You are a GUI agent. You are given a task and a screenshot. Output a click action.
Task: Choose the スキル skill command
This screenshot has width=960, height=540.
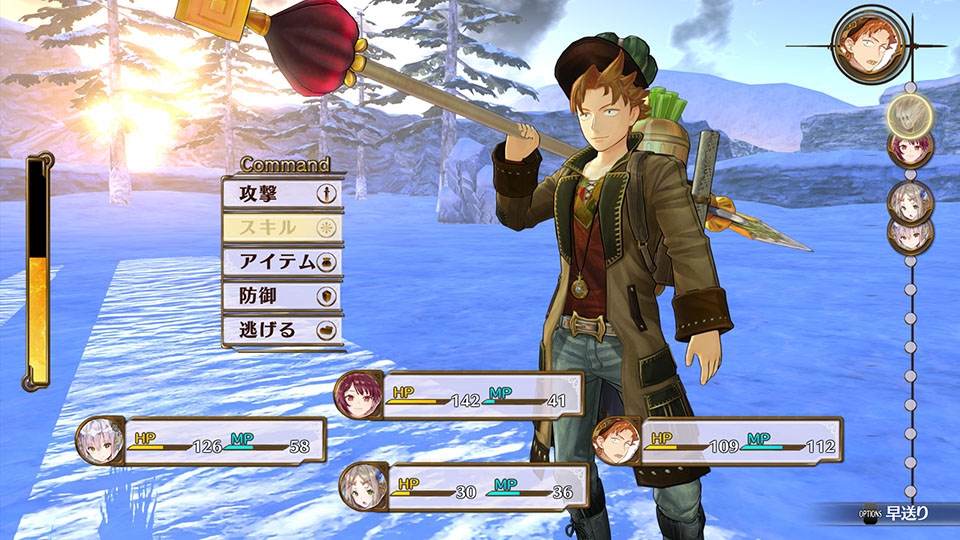[x=282, y=227]
